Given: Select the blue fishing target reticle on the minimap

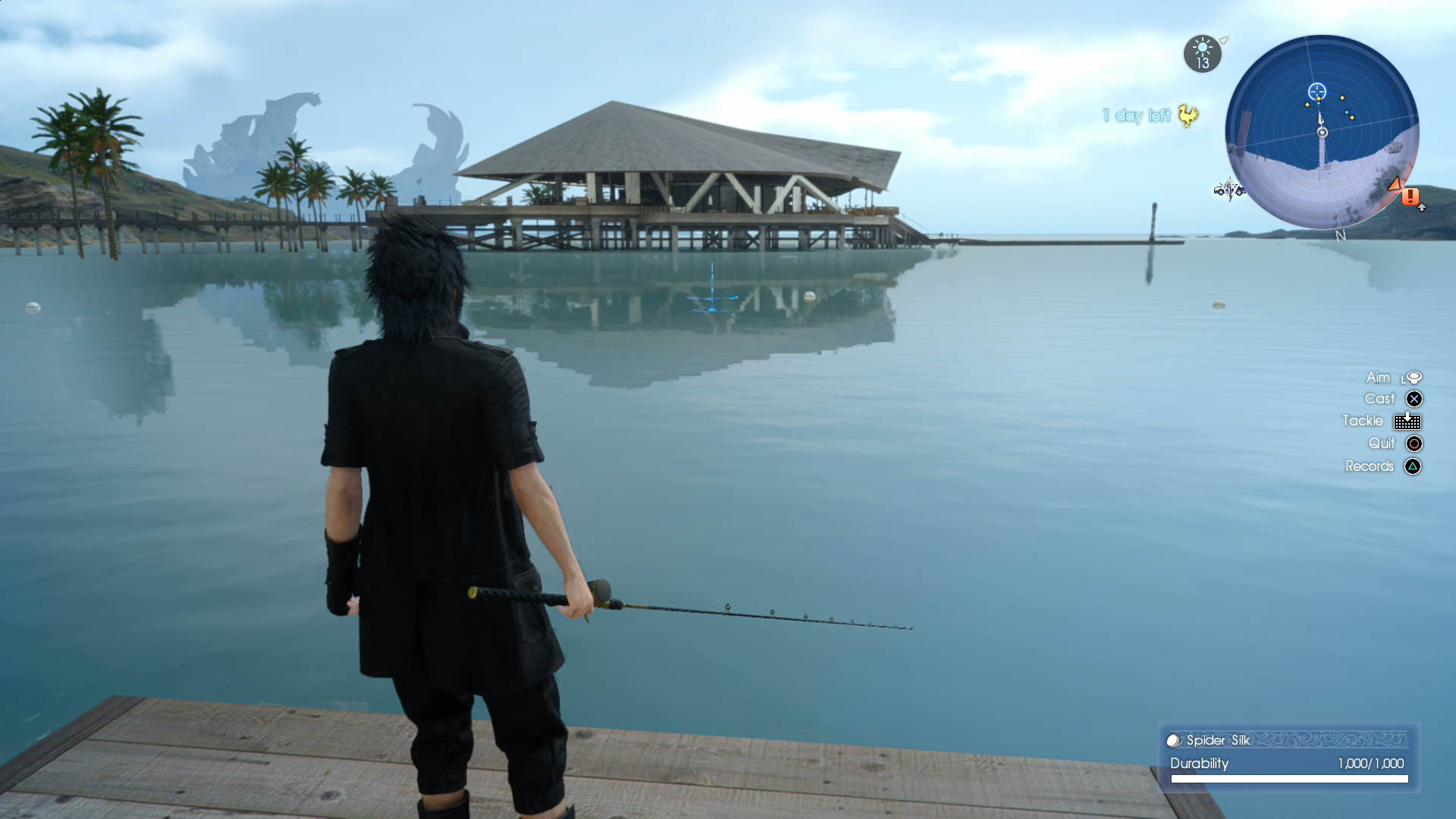Looking at the screenshot, I should coord(1317,91).
